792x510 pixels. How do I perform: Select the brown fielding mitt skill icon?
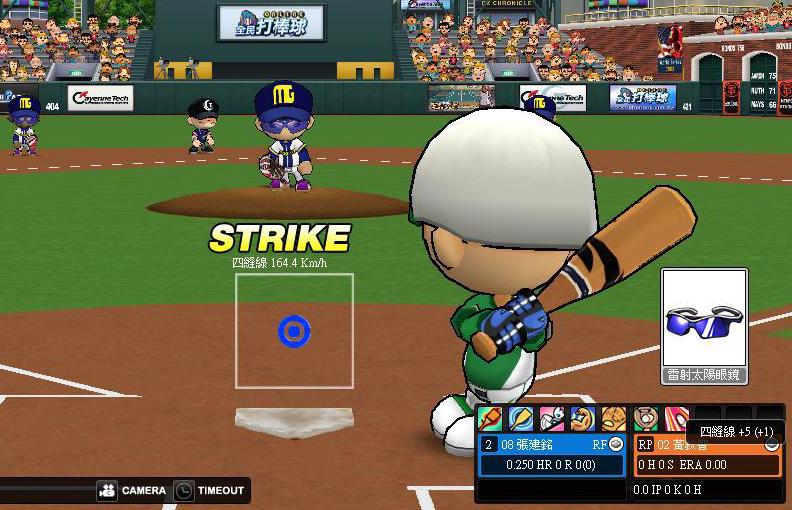pos(614,418)
